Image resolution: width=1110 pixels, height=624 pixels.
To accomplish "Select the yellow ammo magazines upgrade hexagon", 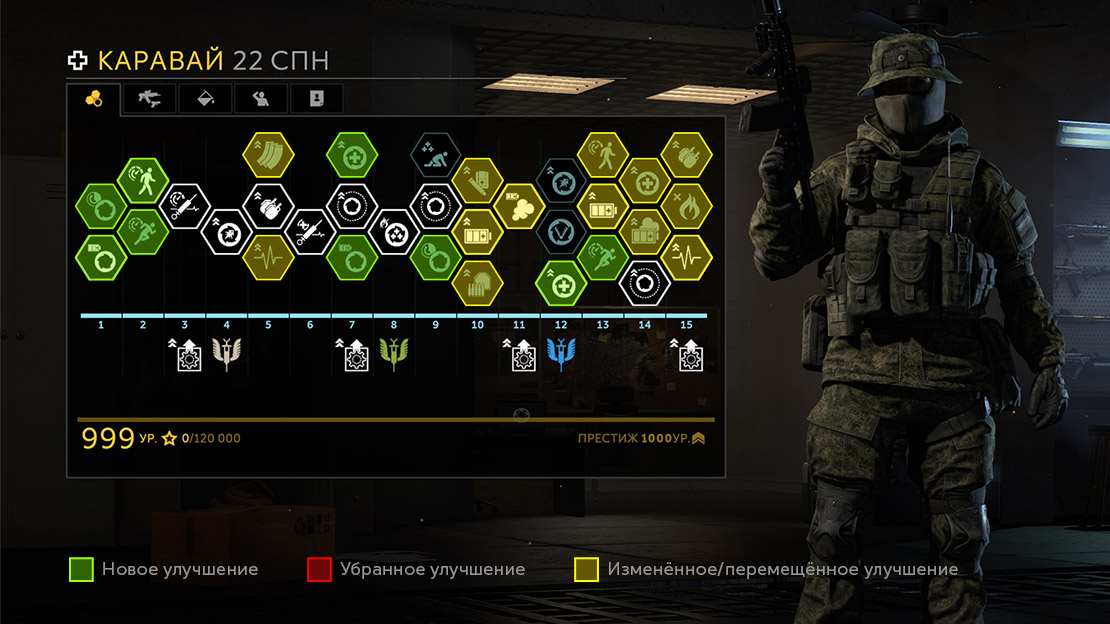I will click(x=268, y=155).
